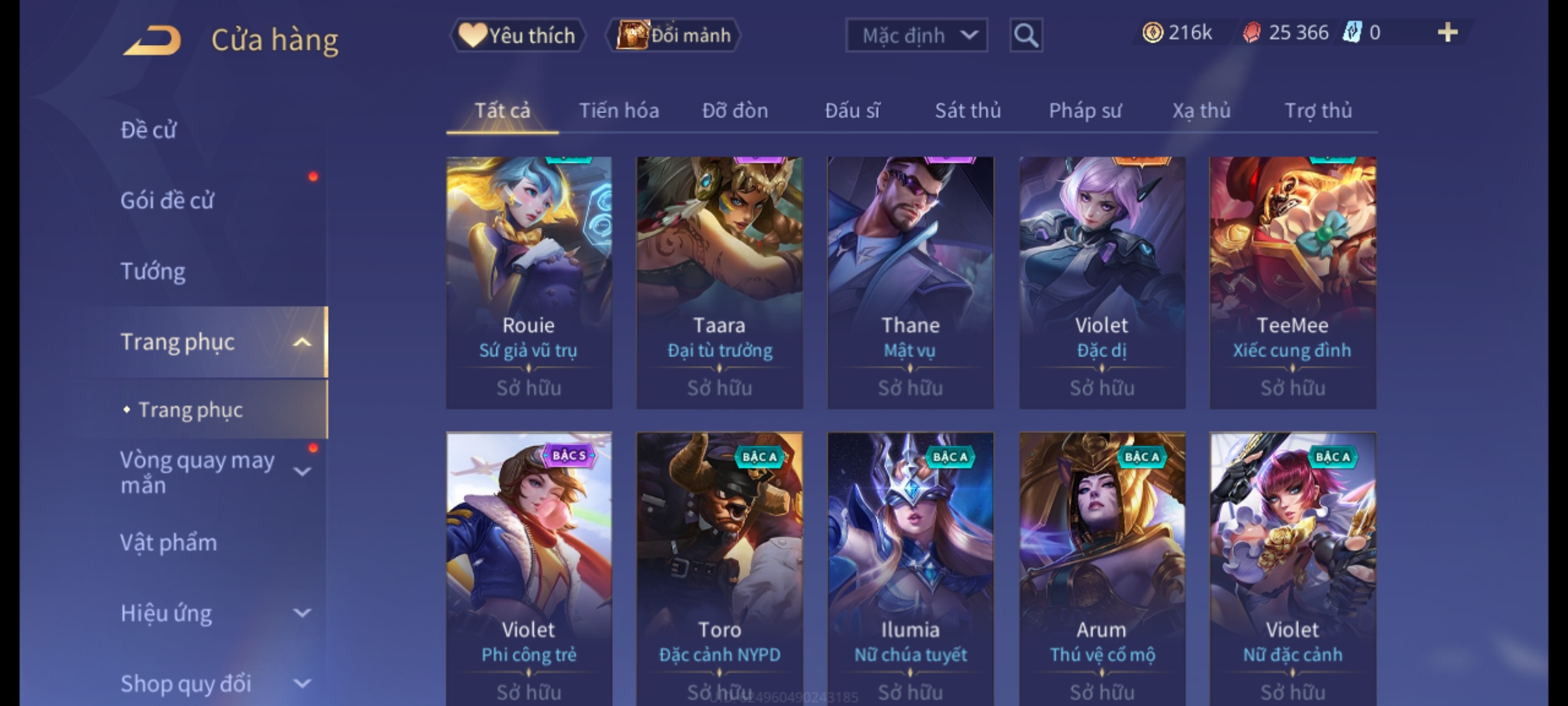1568x706 pixels.
Task: Switch to the Đỡ đòn tab
Action: [x=735, y=110]
